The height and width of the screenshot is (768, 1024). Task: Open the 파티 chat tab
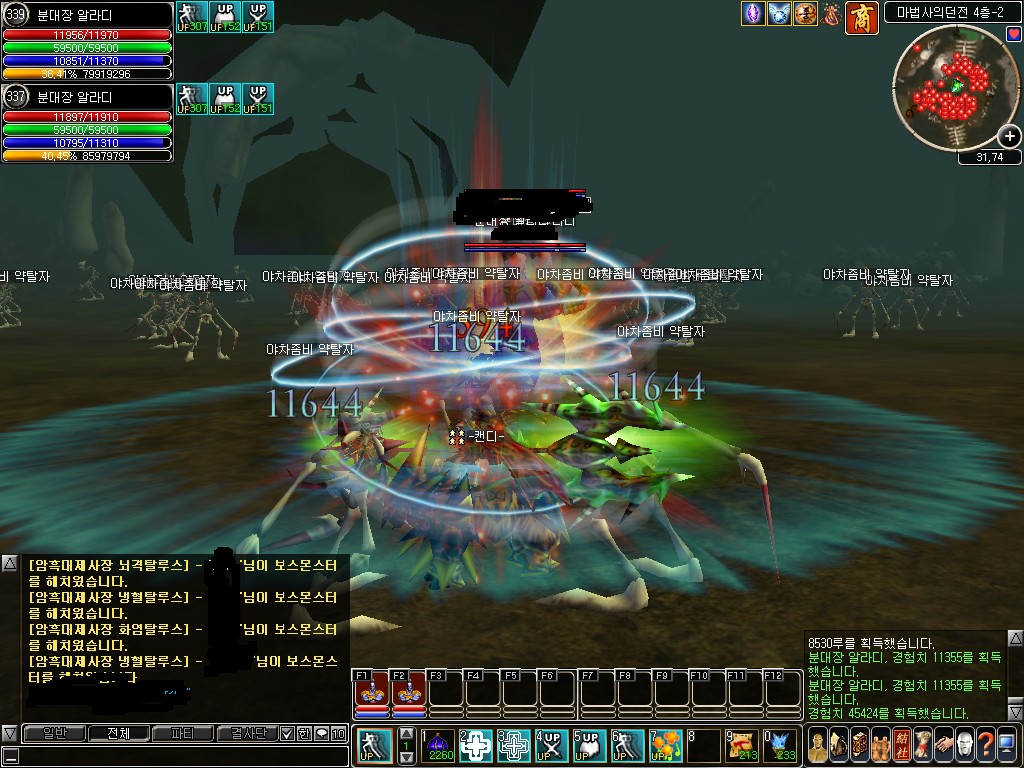click(x=182, y=733)
